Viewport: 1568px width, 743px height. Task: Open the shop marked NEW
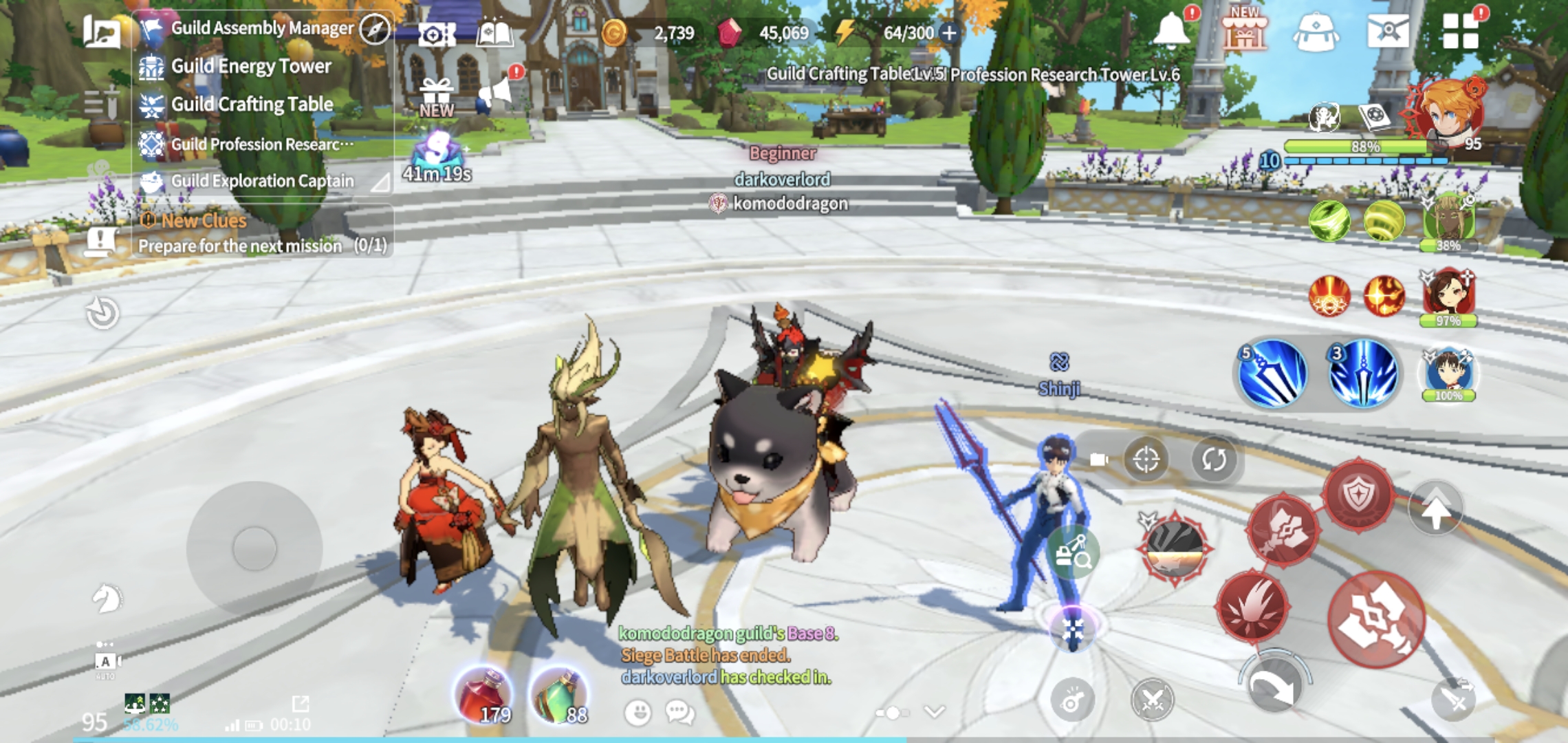pos(1243,31)
